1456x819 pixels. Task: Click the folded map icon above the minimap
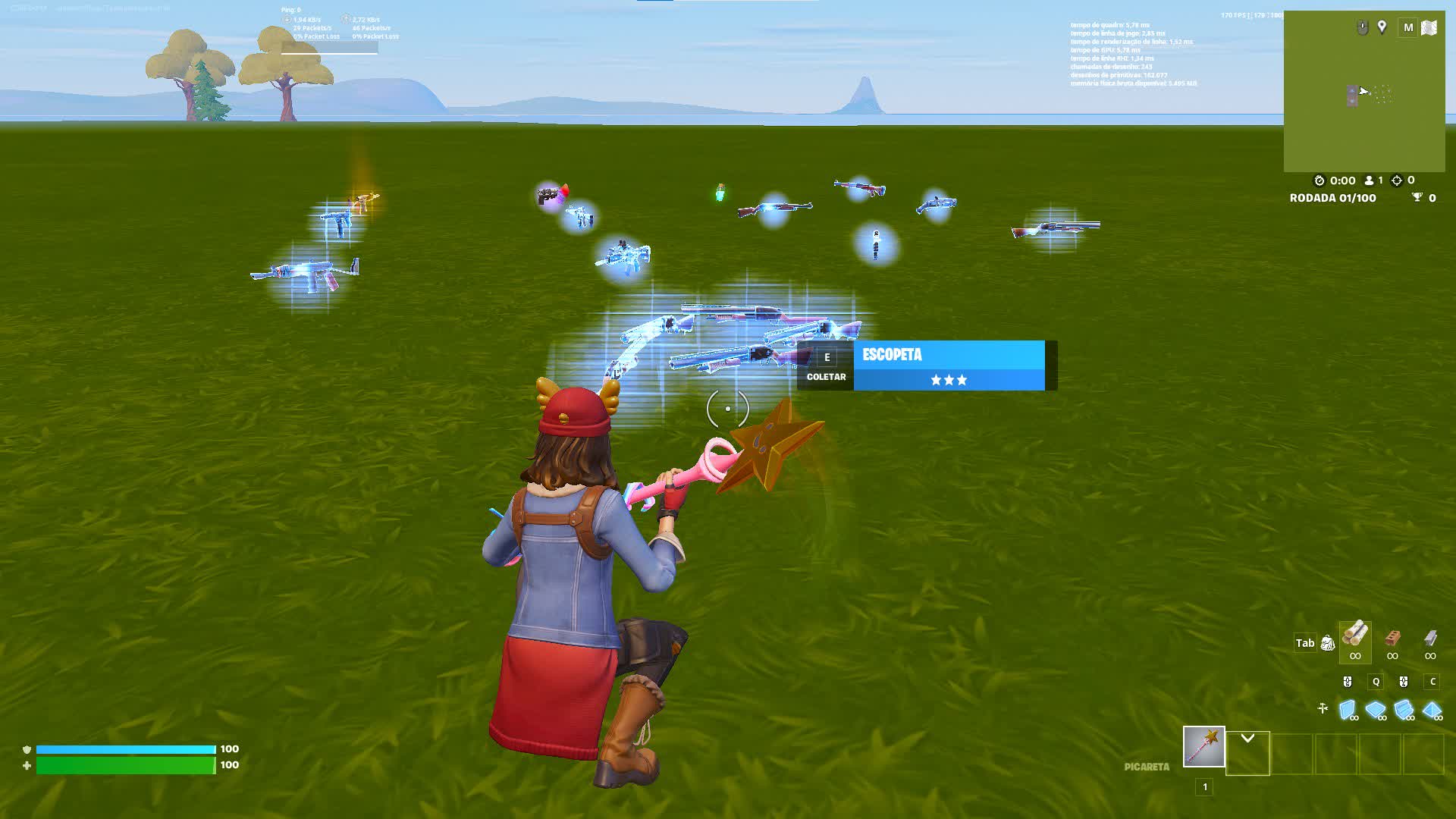[x=1429, y=28]
